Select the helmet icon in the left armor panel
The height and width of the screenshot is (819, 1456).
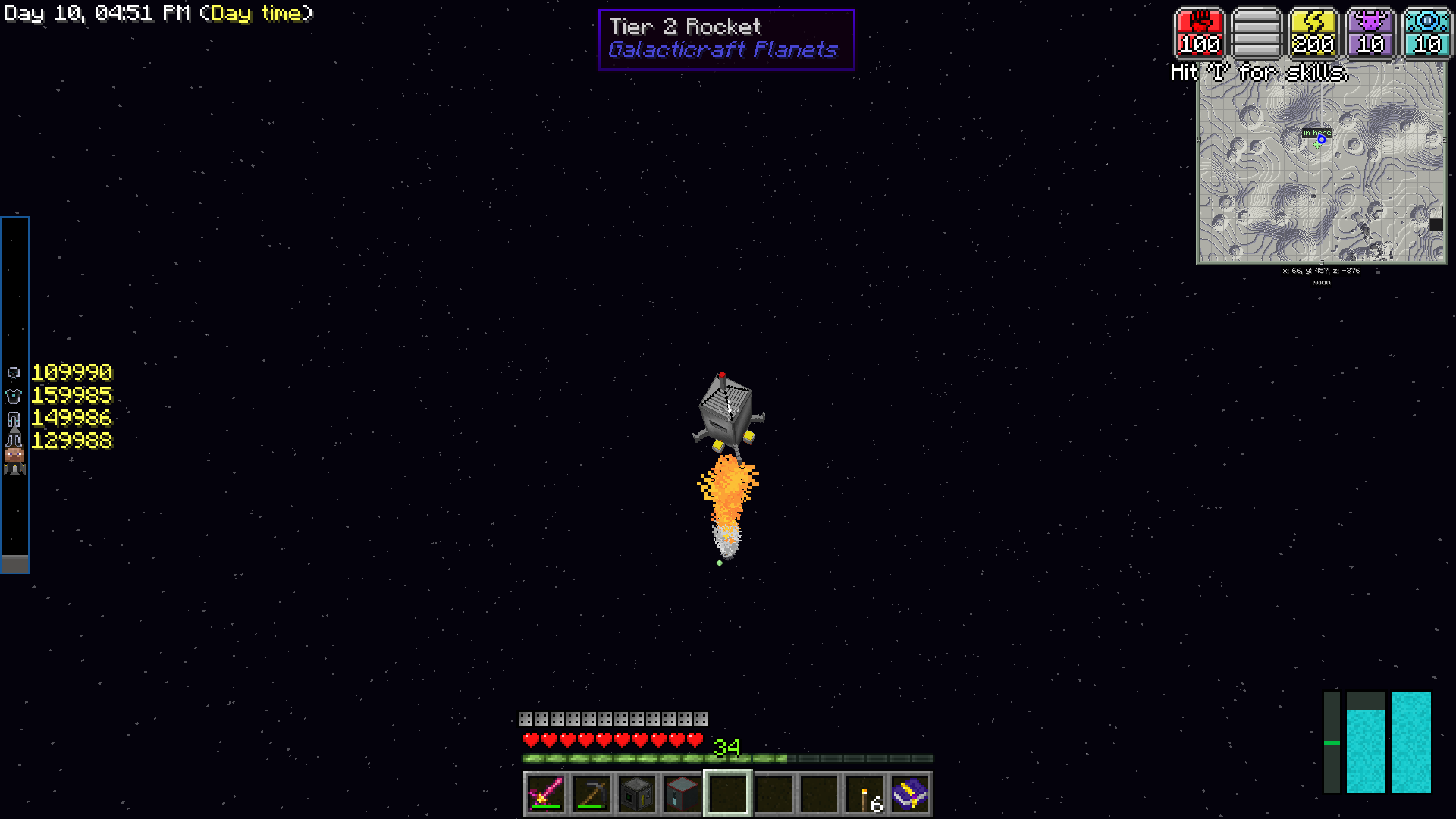click(x=14, y=372)
